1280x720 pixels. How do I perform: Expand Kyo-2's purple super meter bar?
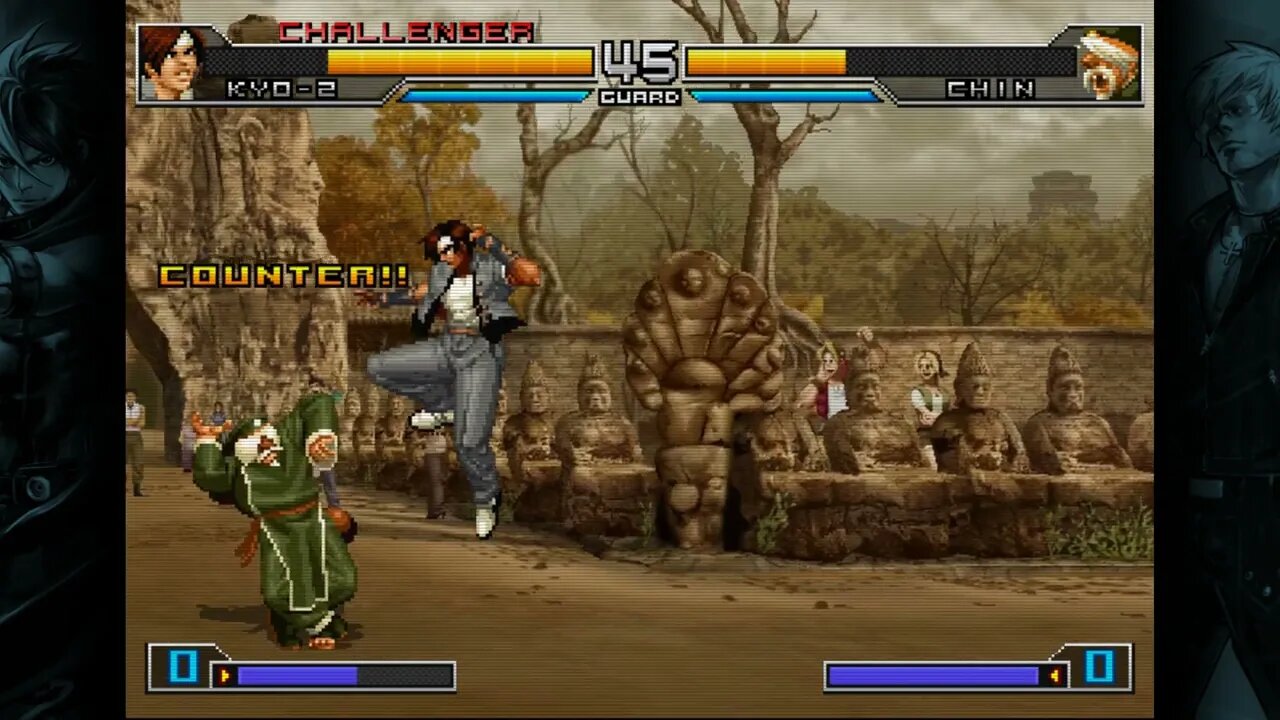pyautogui.click(x=300, y=675)
